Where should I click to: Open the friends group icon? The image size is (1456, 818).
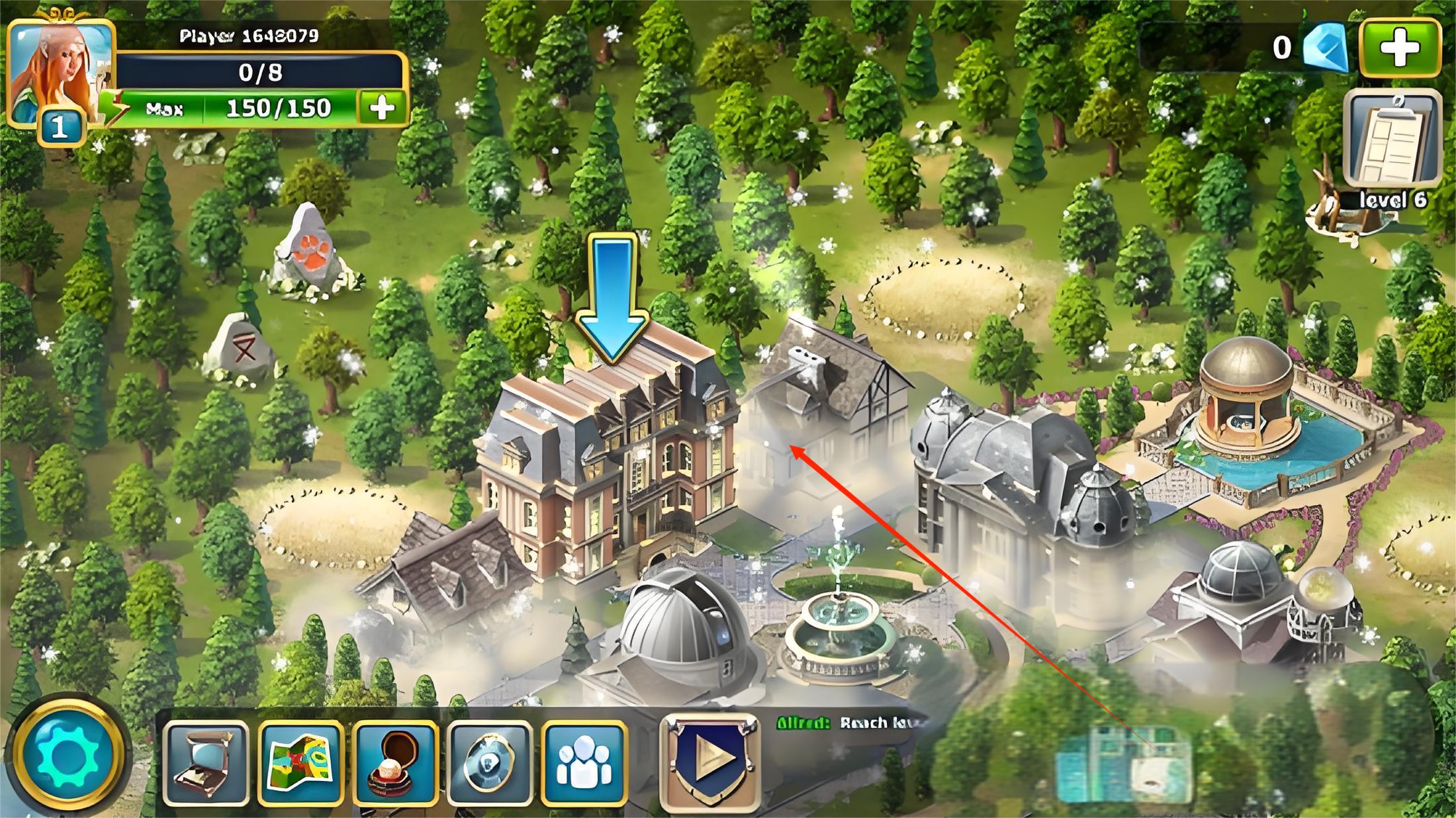(x=584, y=763)
